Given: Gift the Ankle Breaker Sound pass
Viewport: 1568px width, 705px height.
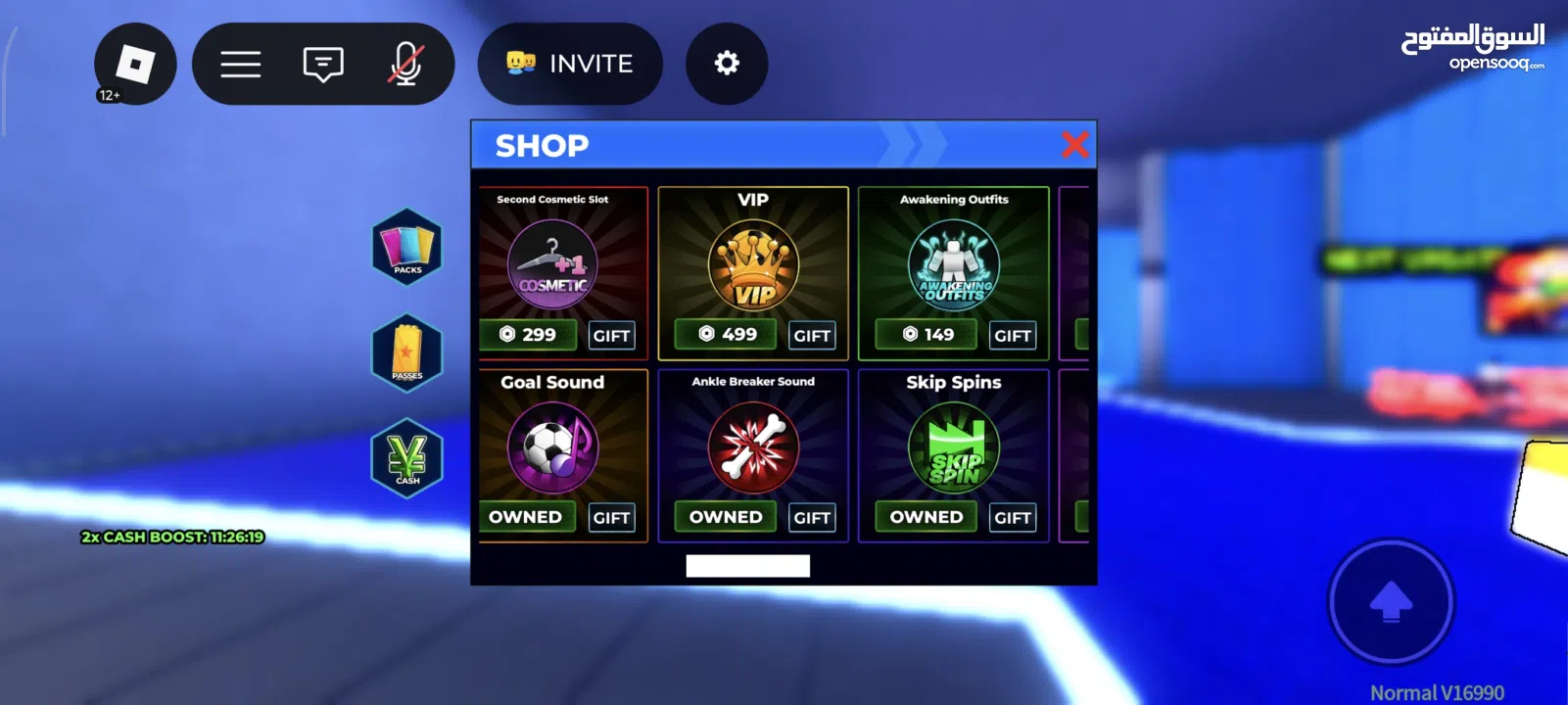Looking at the screenshot, I should [x=812, y=518].
